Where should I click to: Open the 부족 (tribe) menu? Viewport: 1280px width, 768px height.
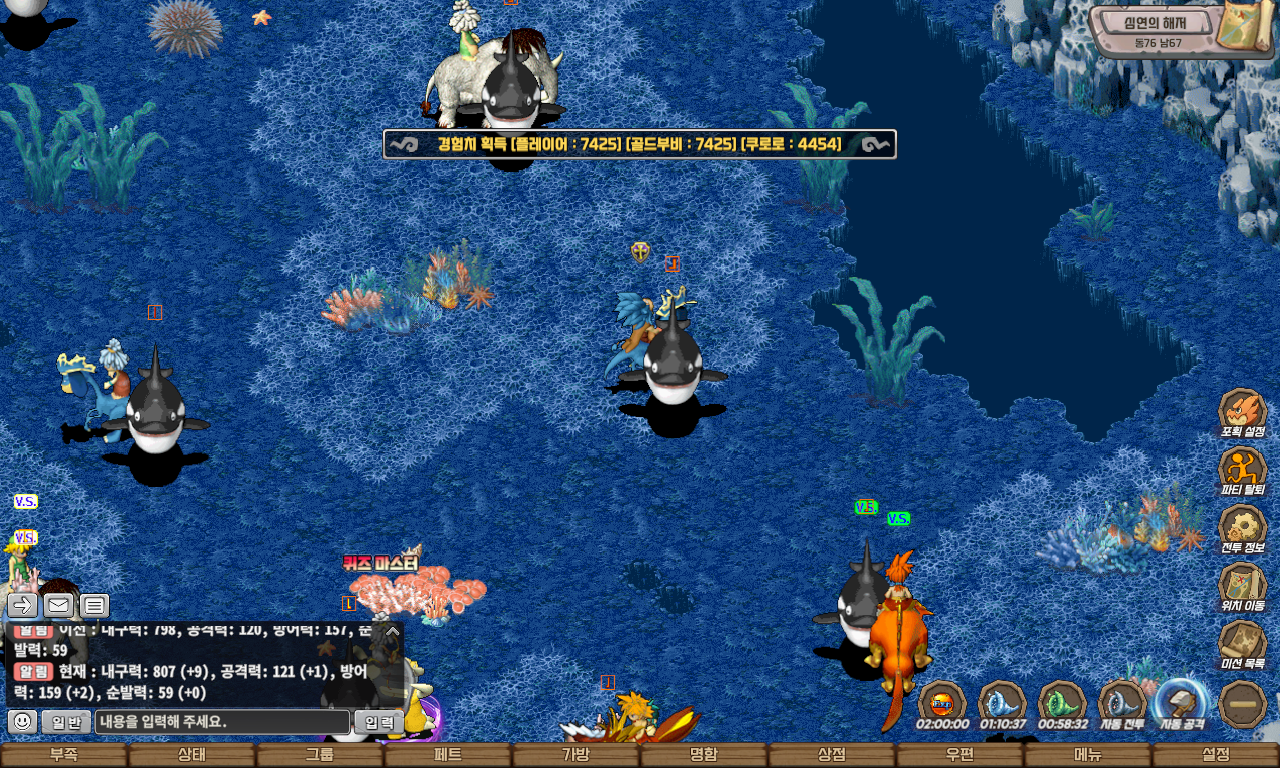(x=64, y=755)
